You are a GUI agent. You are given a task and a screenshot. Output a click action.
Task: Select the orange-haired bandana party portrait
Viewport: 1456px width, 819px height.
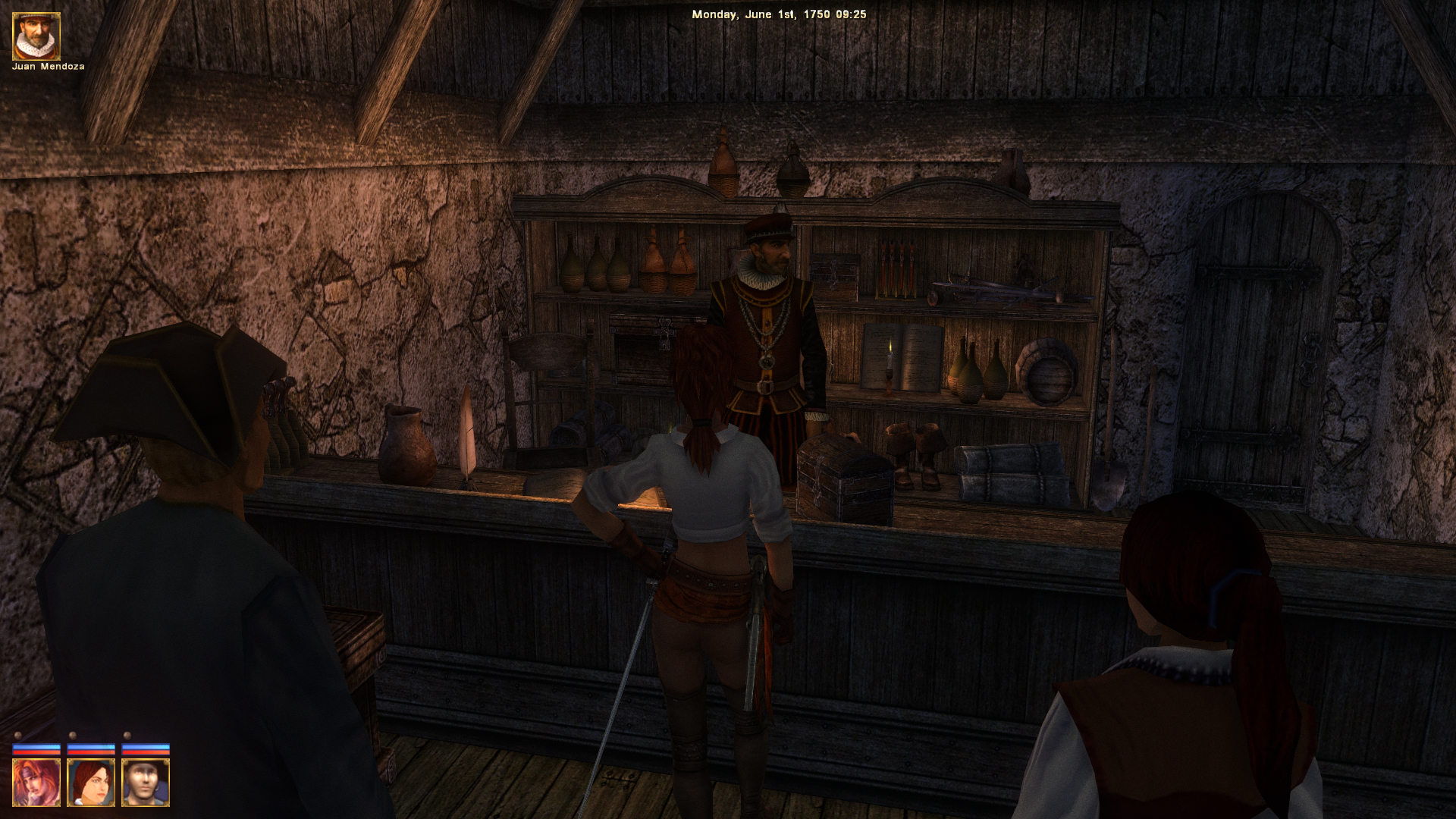click(x=36, y=783)
